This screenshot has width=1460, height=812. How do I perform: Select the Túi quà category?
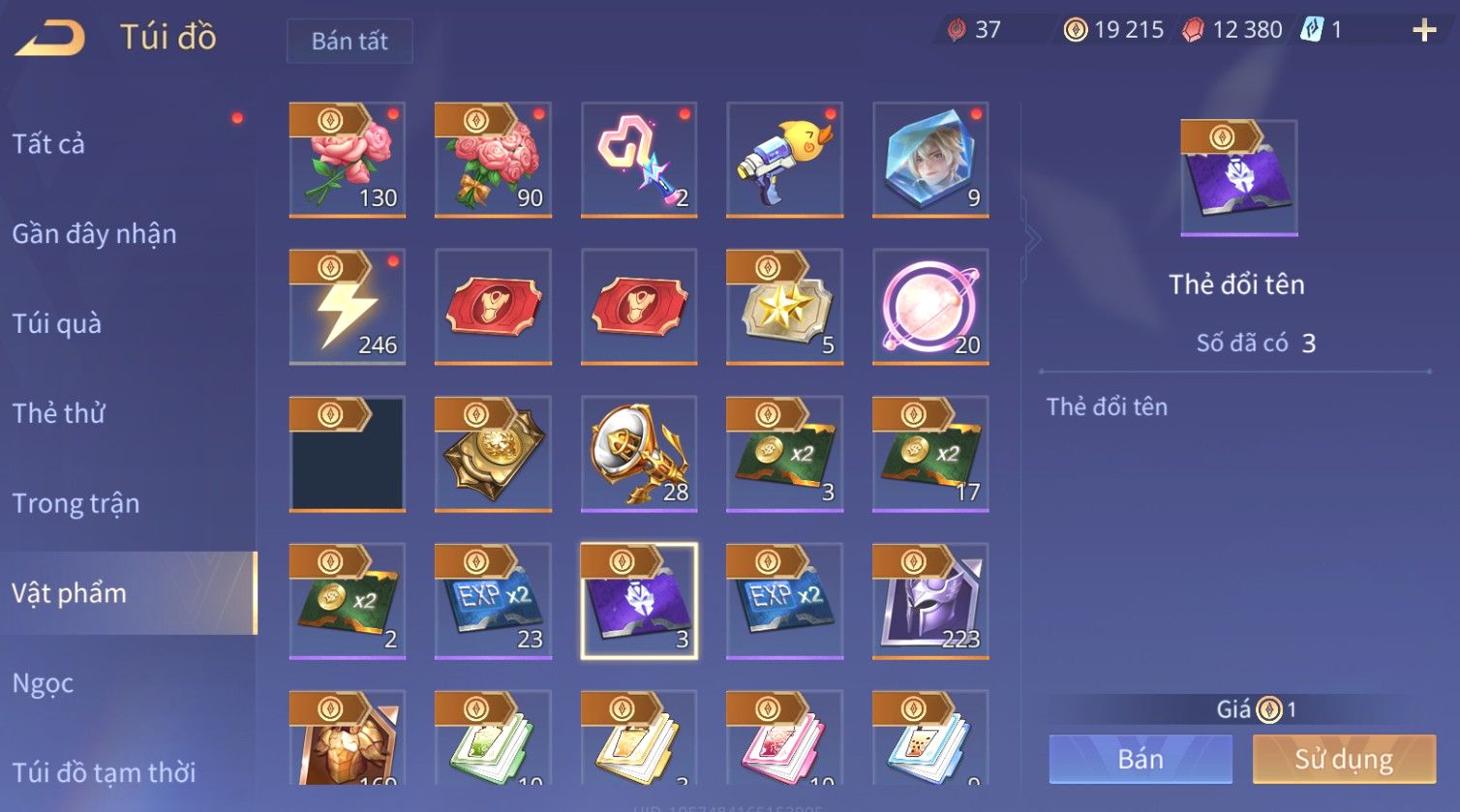pos(56,323)
